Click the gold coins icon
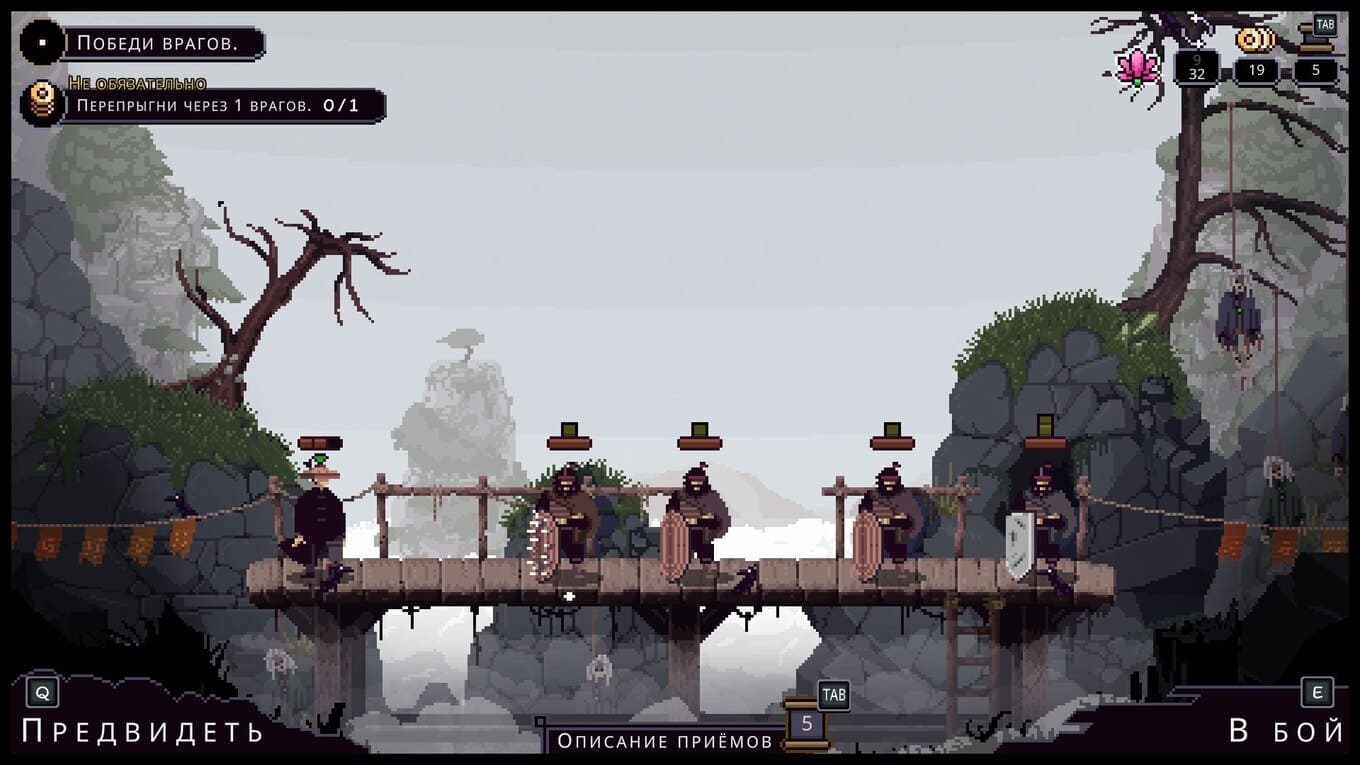 1255,41
